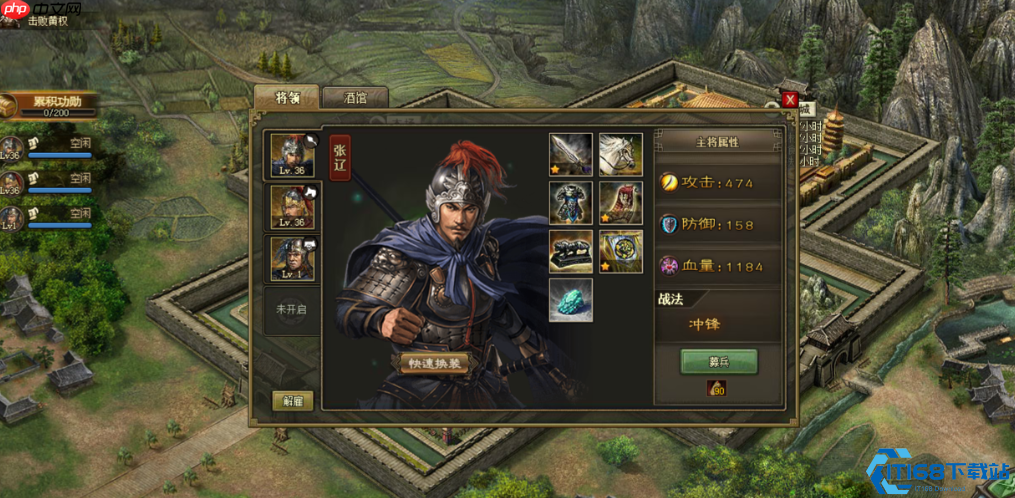Select the sword weapon equipment slot
Viewport: 1015px width, 498px height.
point(570,154)
